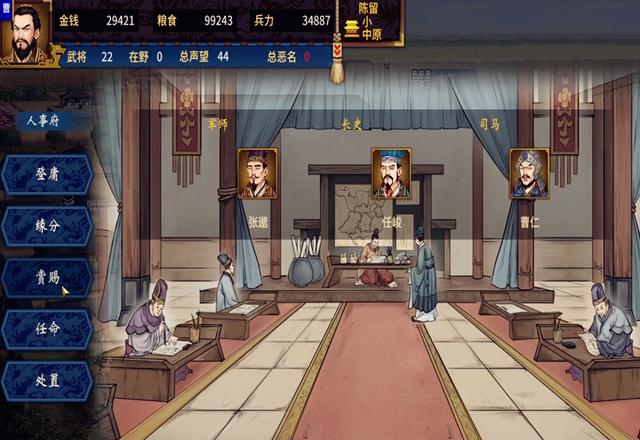Select the 缘分 menu button

pyautogui.click(x=47, y=226)
